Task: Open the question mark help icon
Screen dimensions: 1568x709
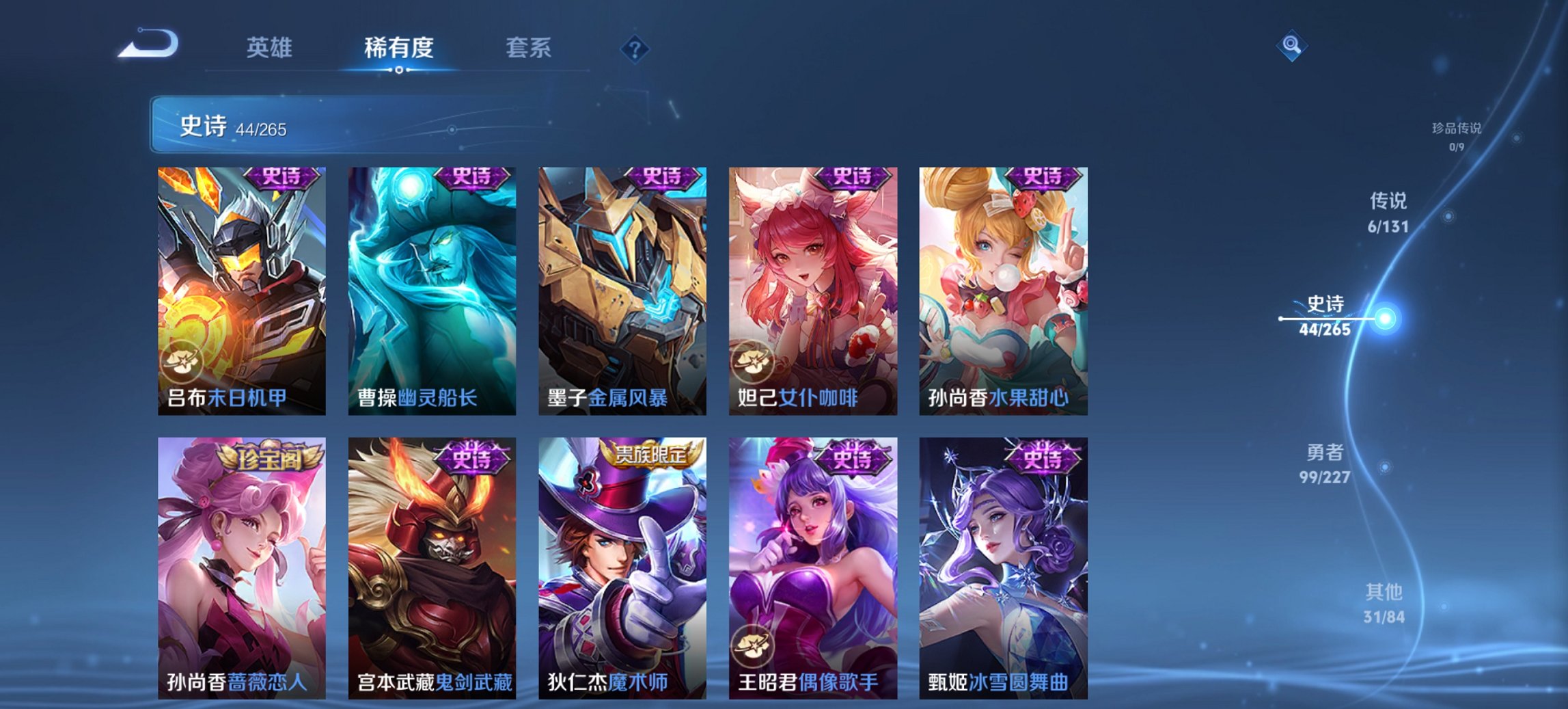Action: click(635, 48)
